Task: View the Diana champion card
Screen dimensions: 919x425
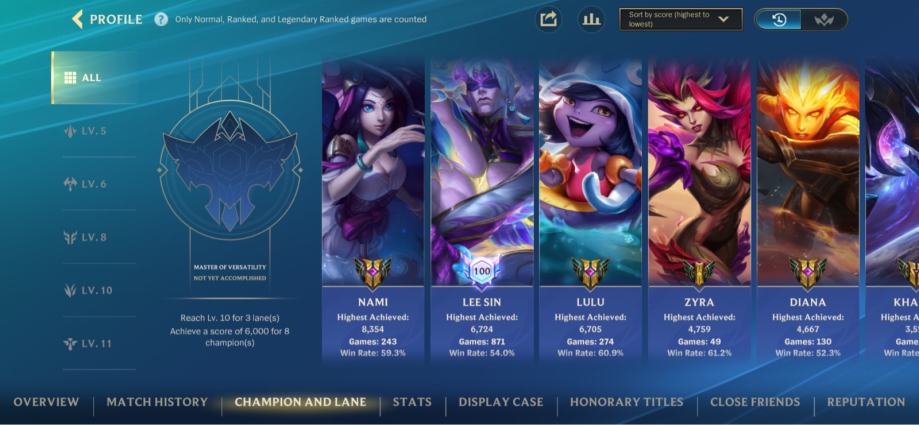Action: pos(807,210)
